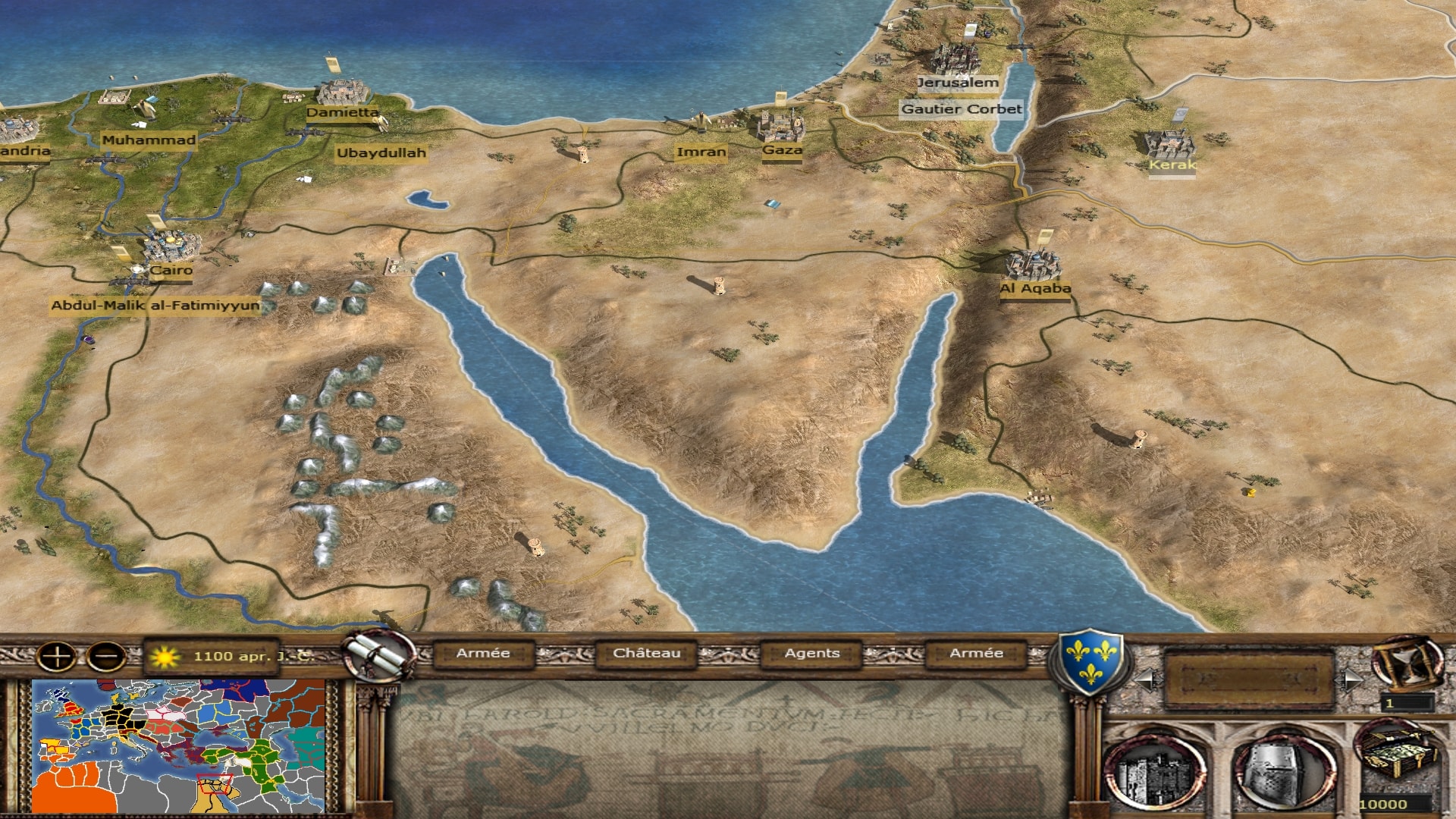The height and width of the screenshot is (819, 1456).
Task: Select the Damietta settlement label
Action: coord(343,112)
